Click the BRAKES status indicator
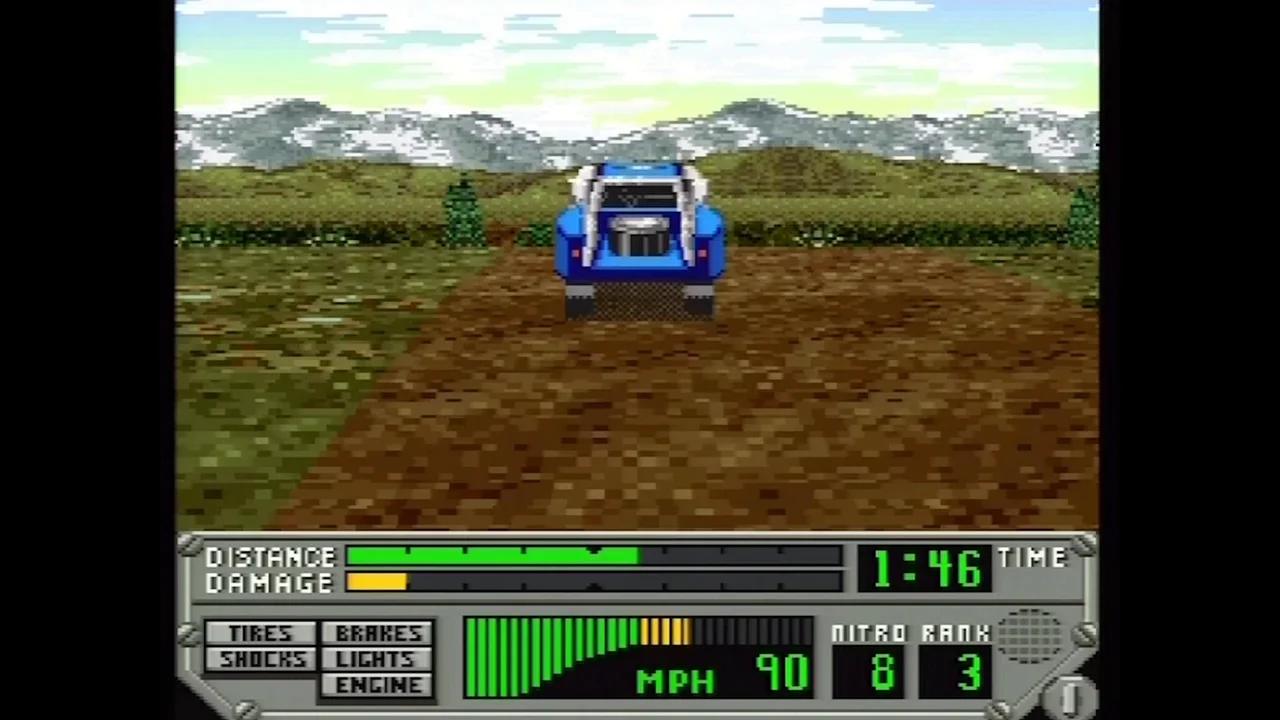The height and width of the screenshot is (720, 1280). click(377, 632)
